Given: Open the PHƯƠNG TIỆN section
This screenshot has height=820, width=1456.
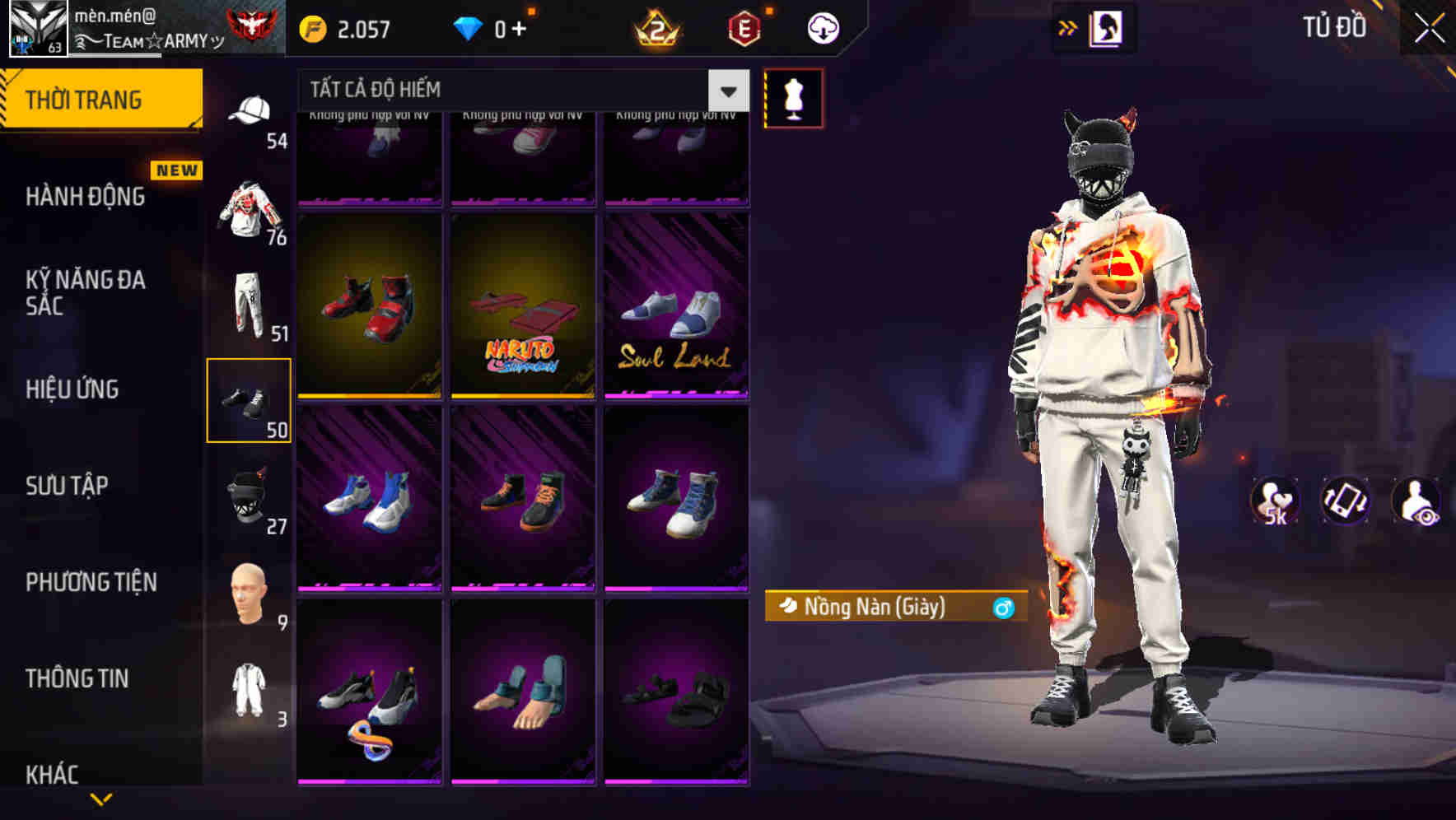Looking at the screenshot, I should tap(91, 582).
